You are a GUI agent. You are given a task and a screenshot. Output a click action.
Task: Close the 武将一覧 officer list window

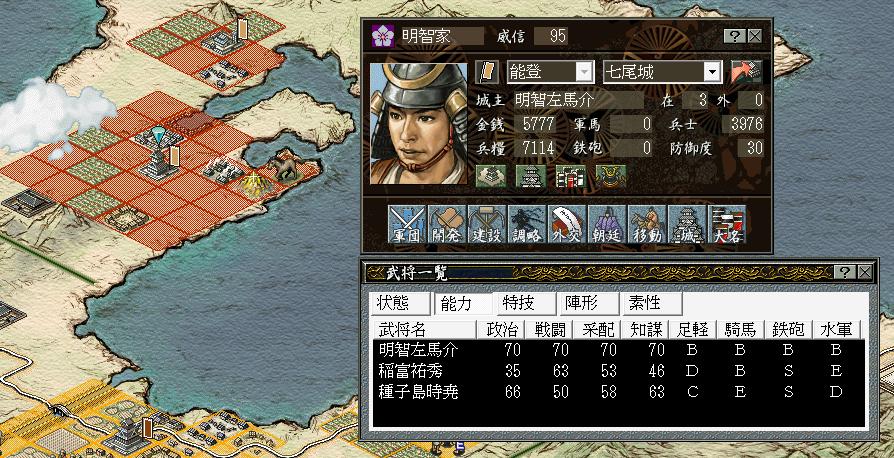point(863,272)
